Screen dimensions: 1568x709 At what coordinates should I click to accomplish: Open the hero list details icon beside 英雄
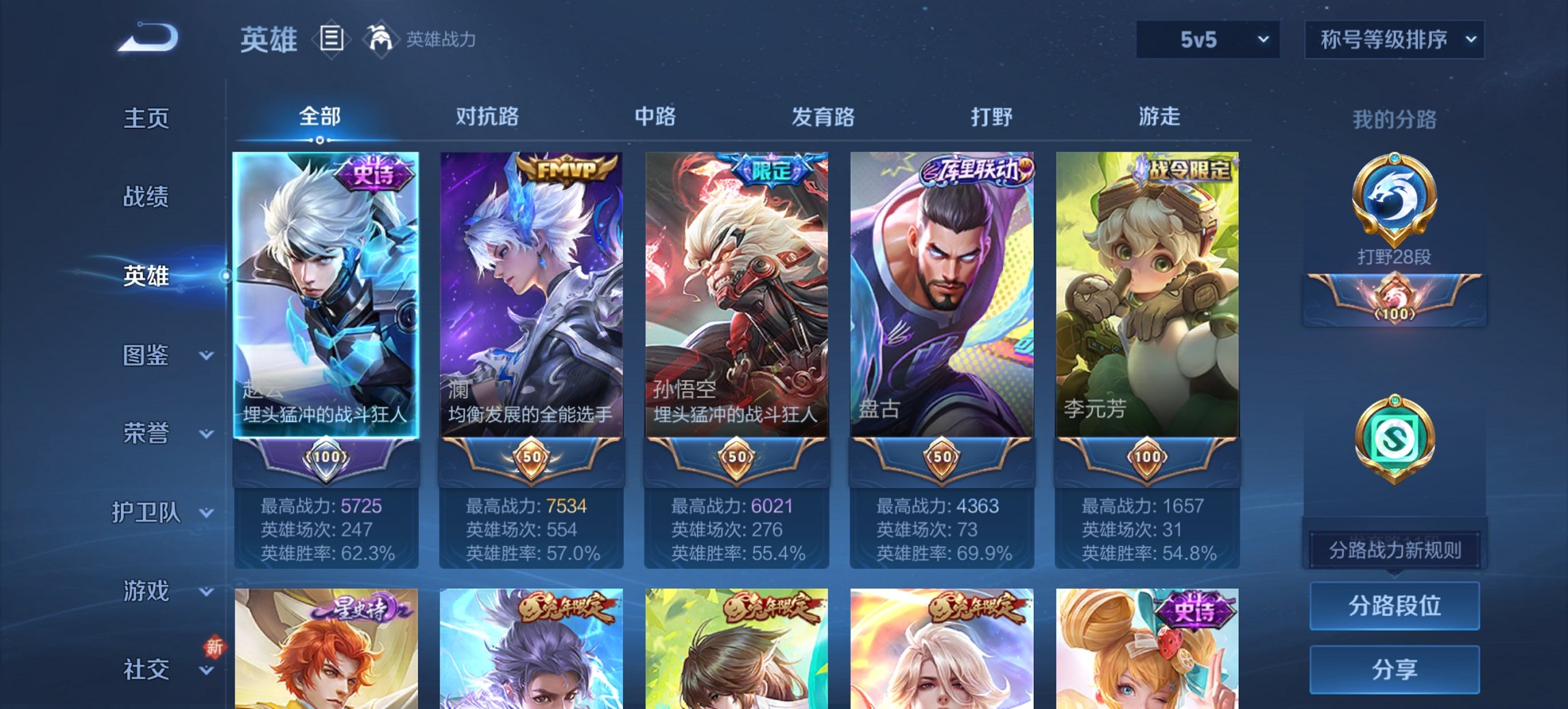(333, 40)
